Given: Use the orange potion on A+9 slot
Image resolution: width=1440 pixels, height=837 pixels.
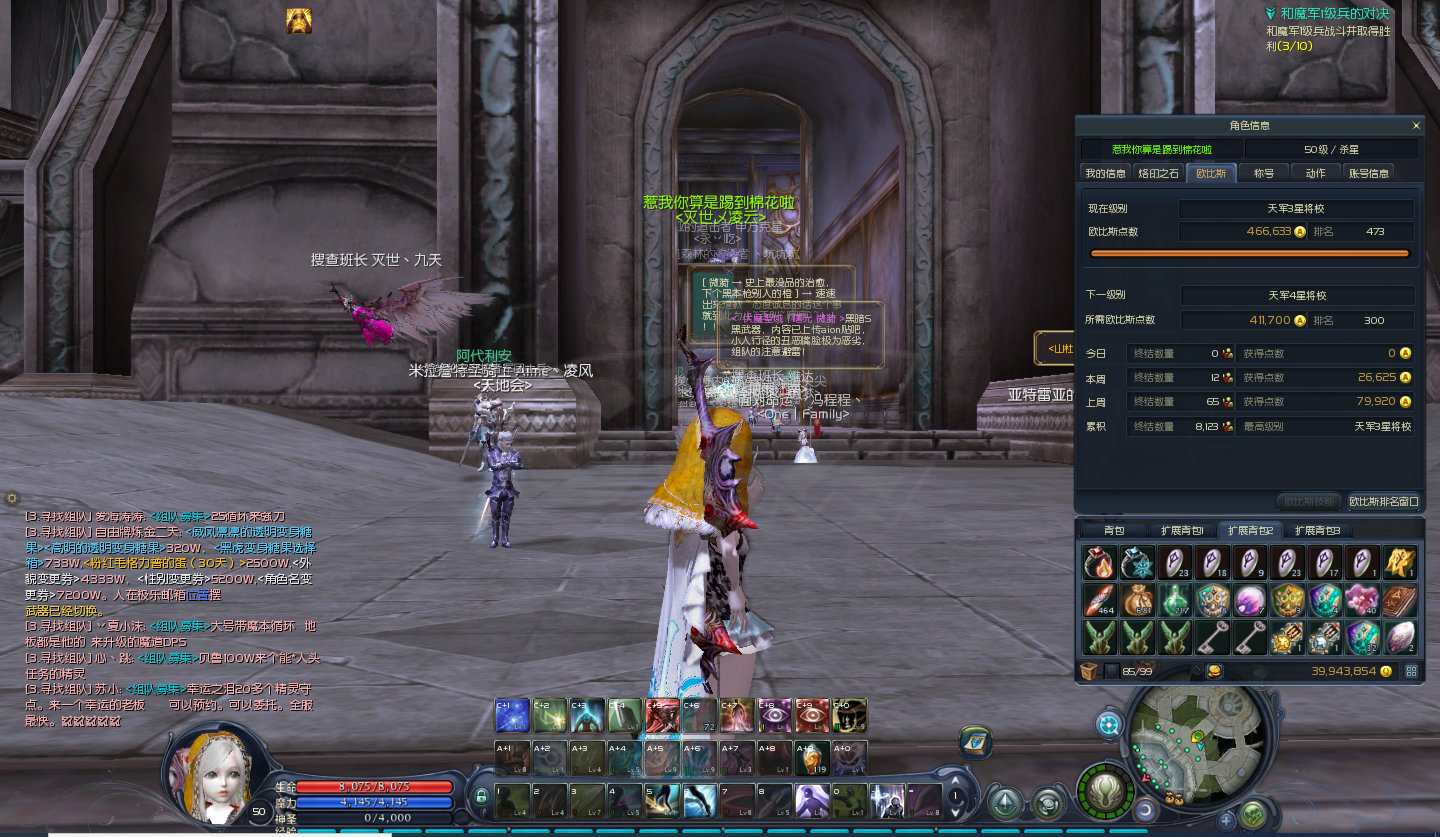Looking at the screenshot, I should (814, 758).
